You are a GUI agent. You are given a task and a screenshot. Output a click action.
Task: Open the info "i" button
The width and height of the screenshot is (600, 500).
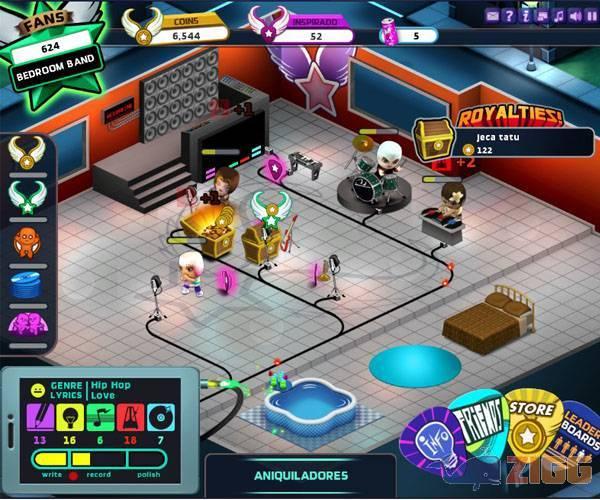click(524, 15)
